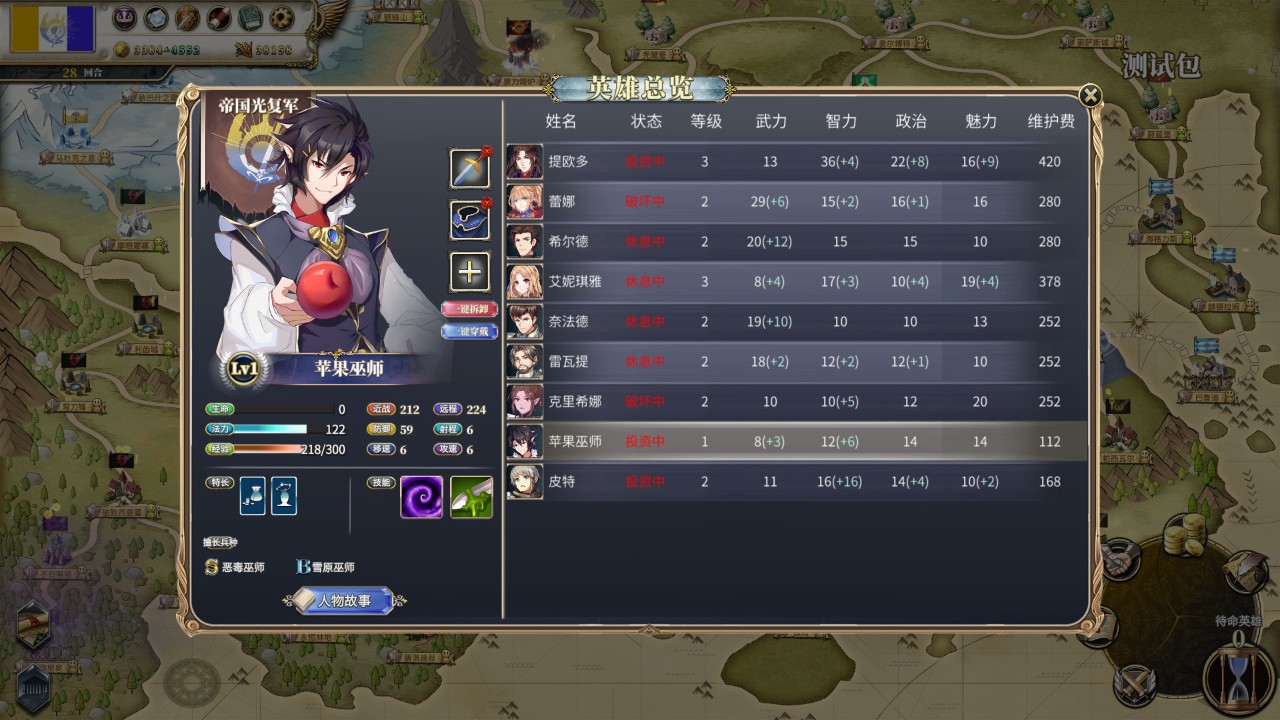Pick hero 皮特 from the roster
Screen dimensions: 1280x720
(562, 482)
